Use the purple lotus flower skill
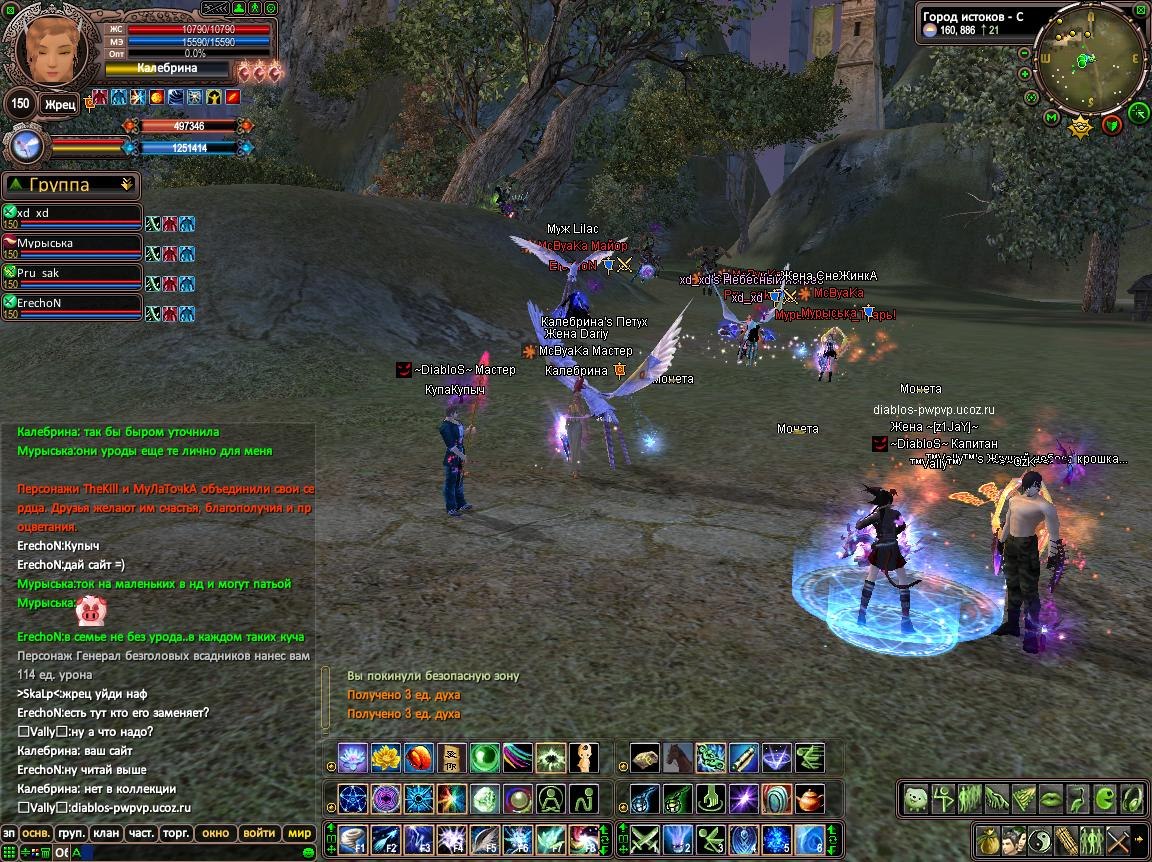 (x=353, y=758)
